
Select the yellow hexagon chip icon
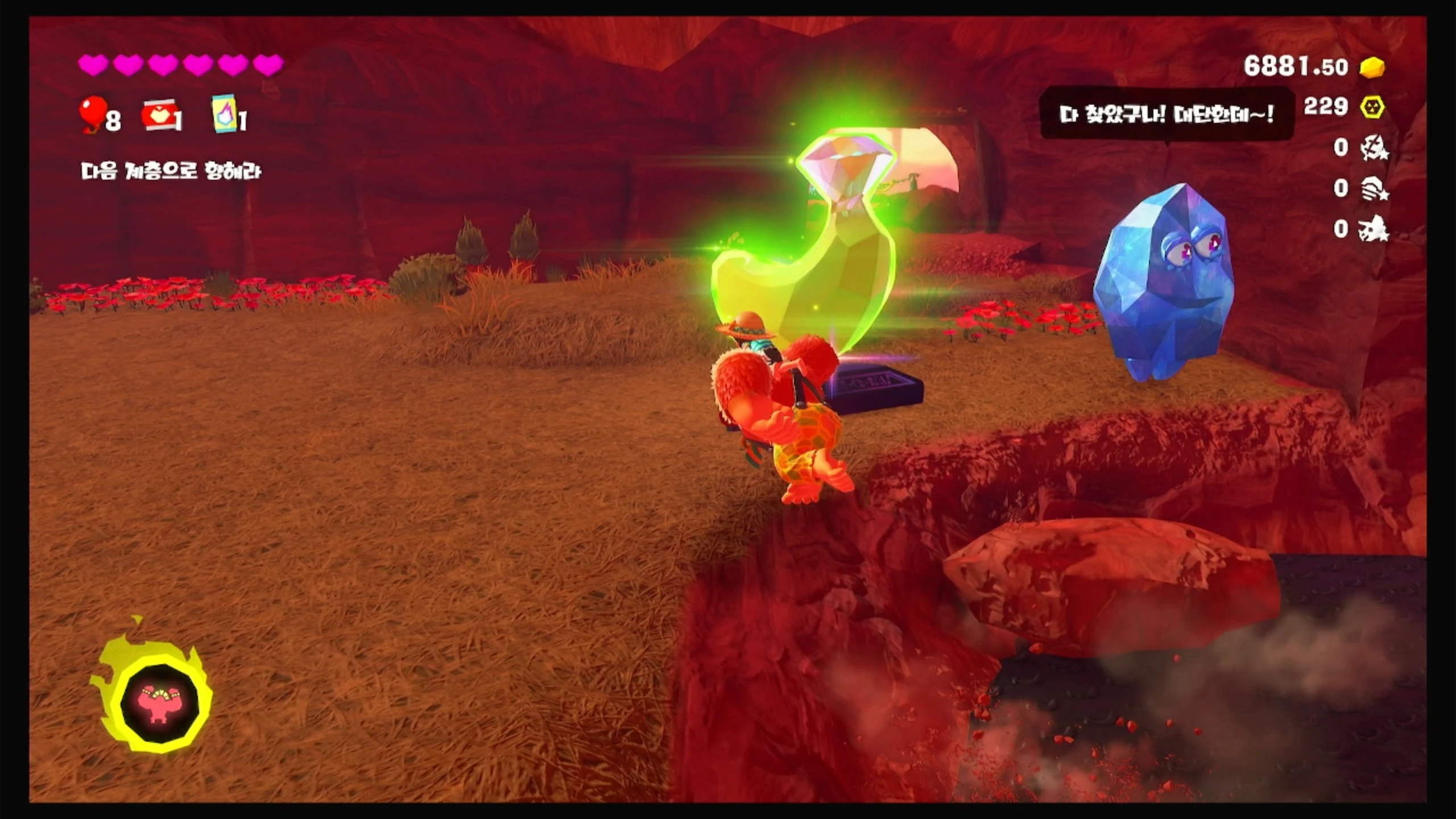[x=1372, y=107]
